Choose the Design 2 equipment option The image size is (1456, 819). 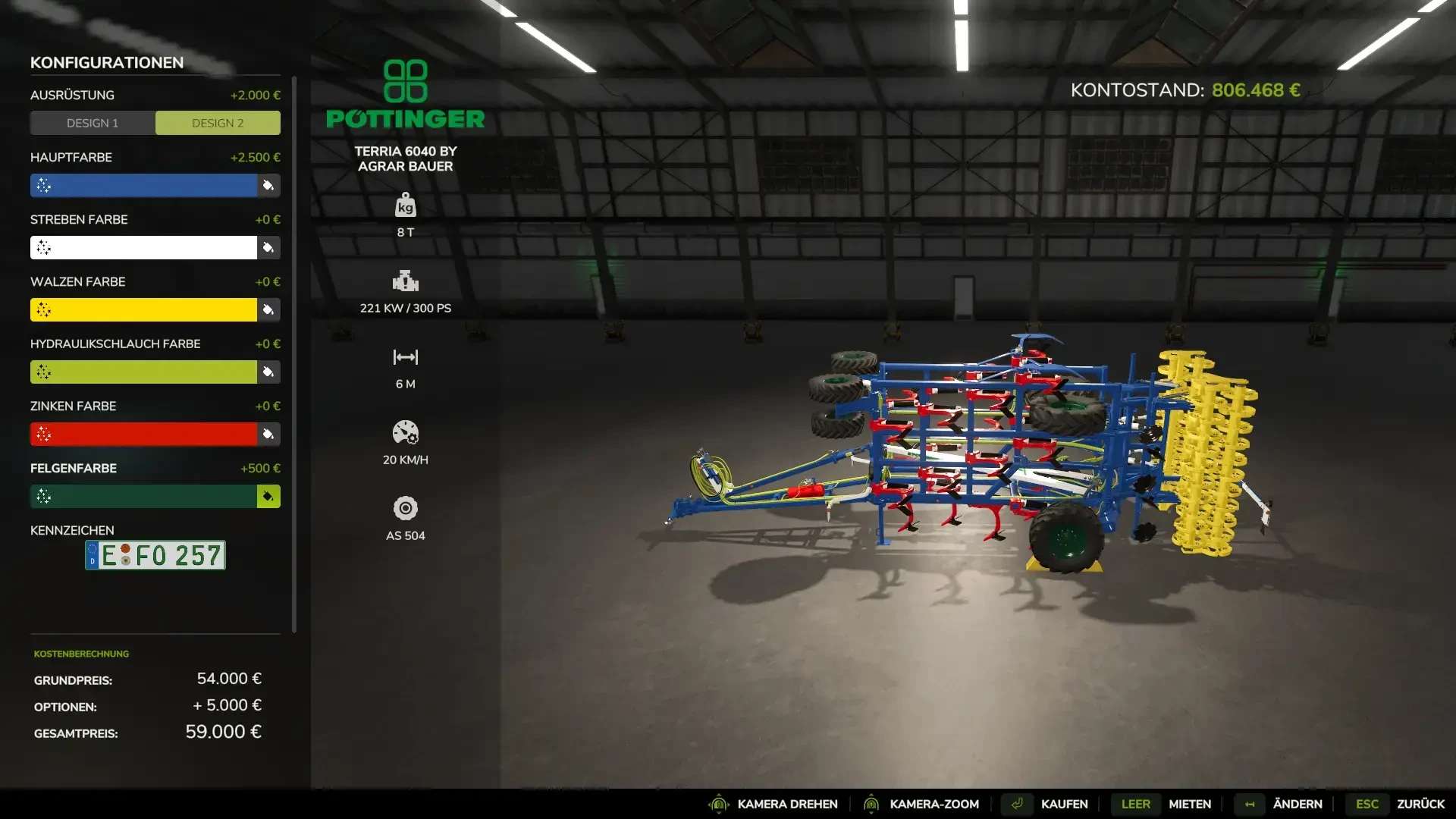[x=218, y=123]
